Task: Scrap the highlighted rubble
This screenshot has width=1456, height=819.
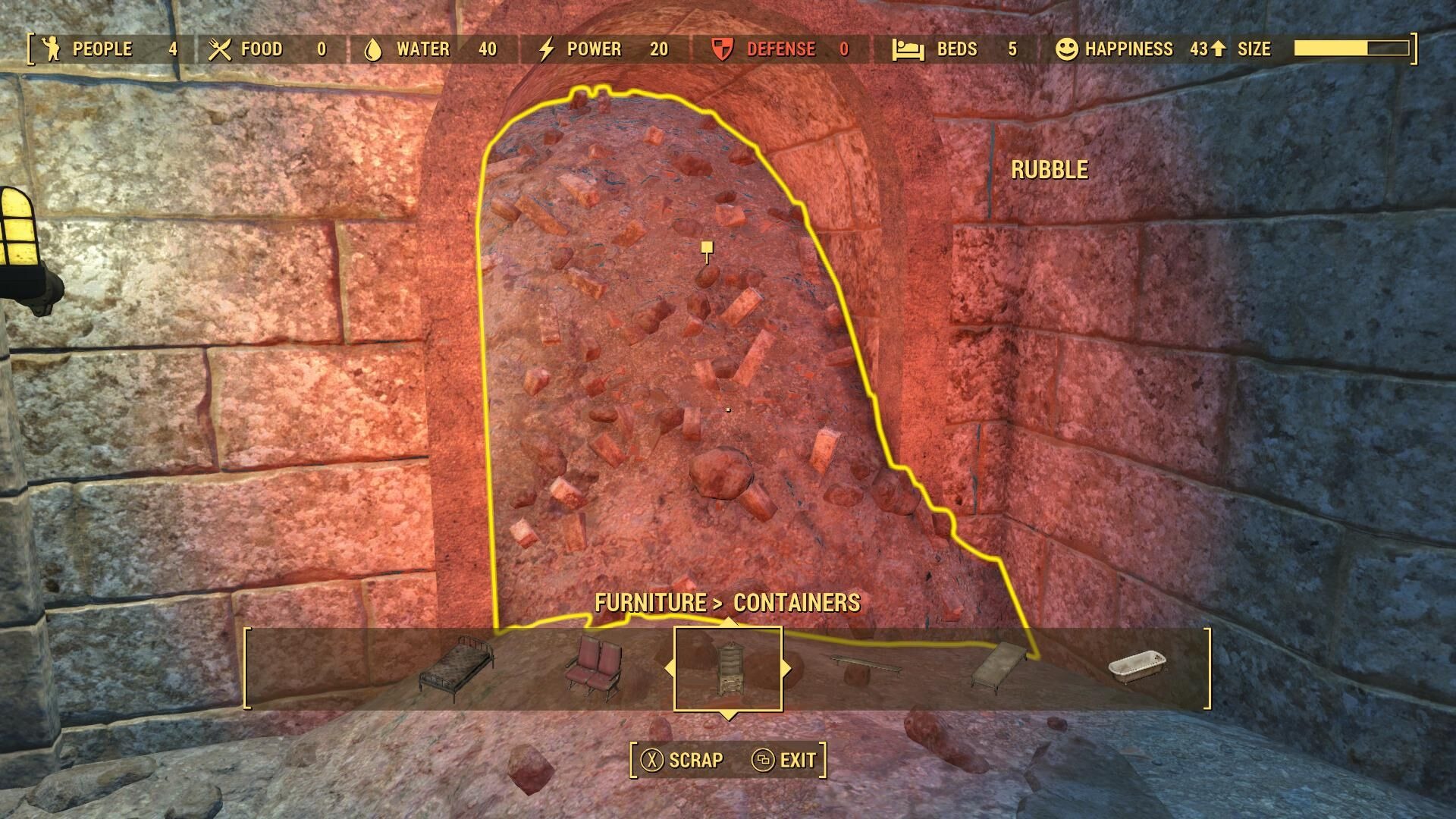Action: 682,760
